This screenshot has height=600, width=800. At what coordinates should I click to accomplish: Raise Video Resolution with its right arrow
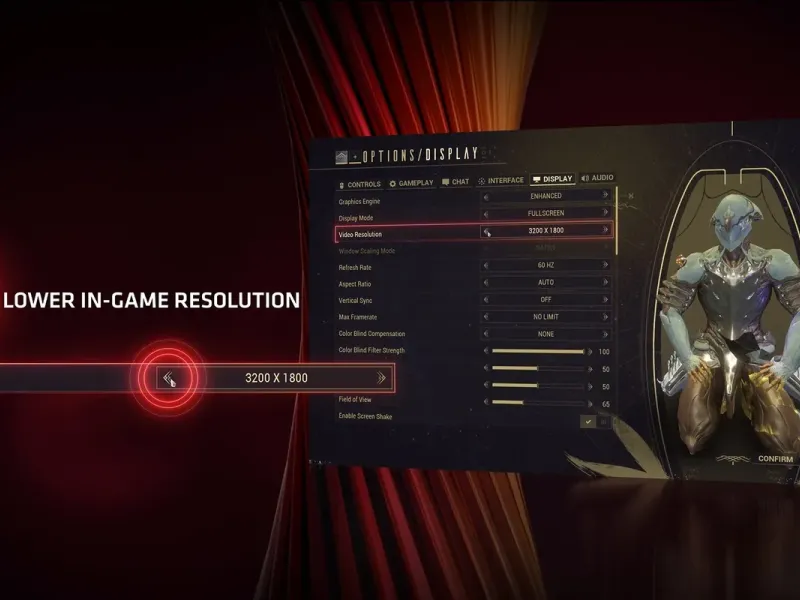click(605, 230)
